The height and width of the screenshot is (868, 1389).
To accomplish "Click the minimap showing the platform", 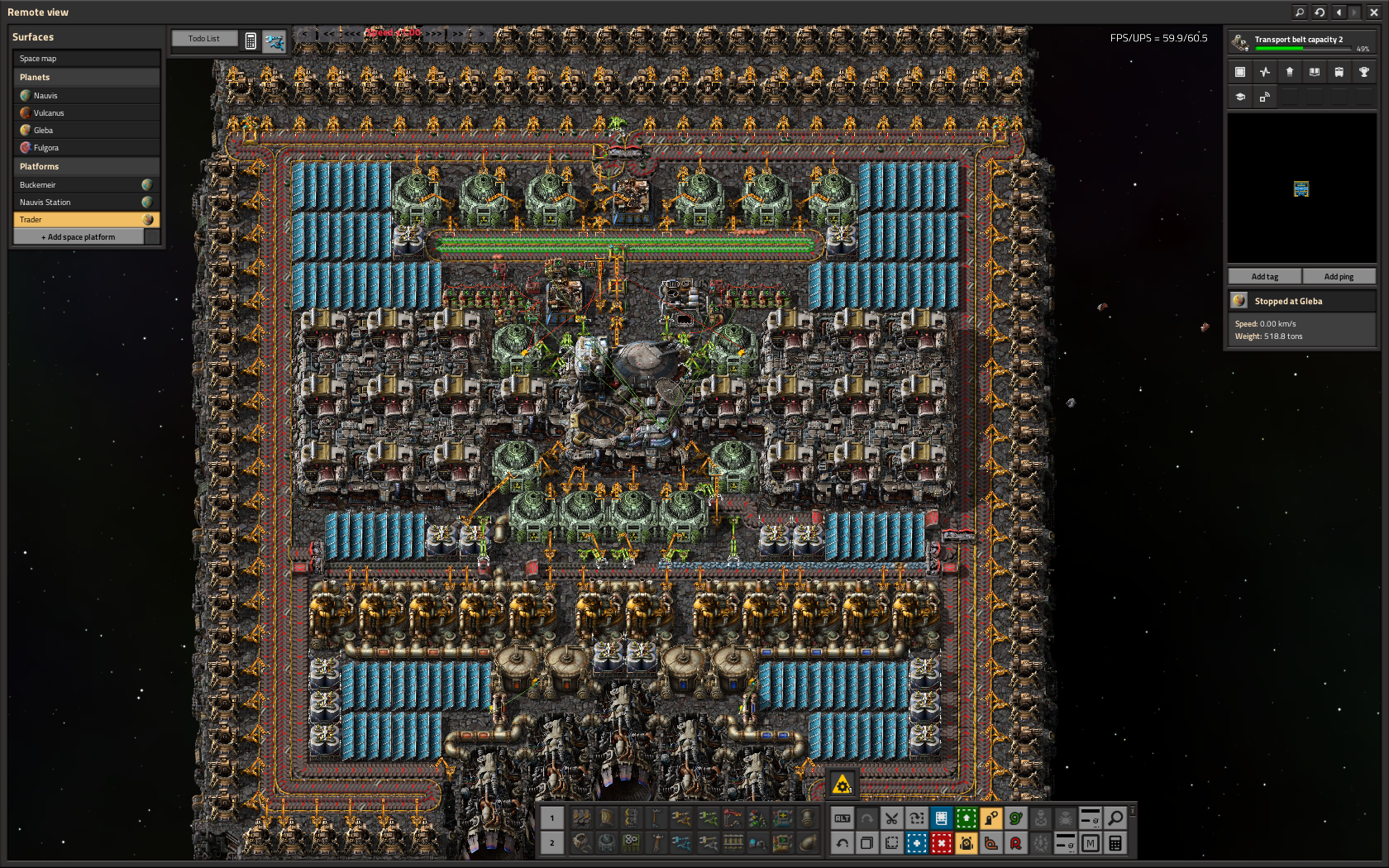I will (x=1301, y=188).
